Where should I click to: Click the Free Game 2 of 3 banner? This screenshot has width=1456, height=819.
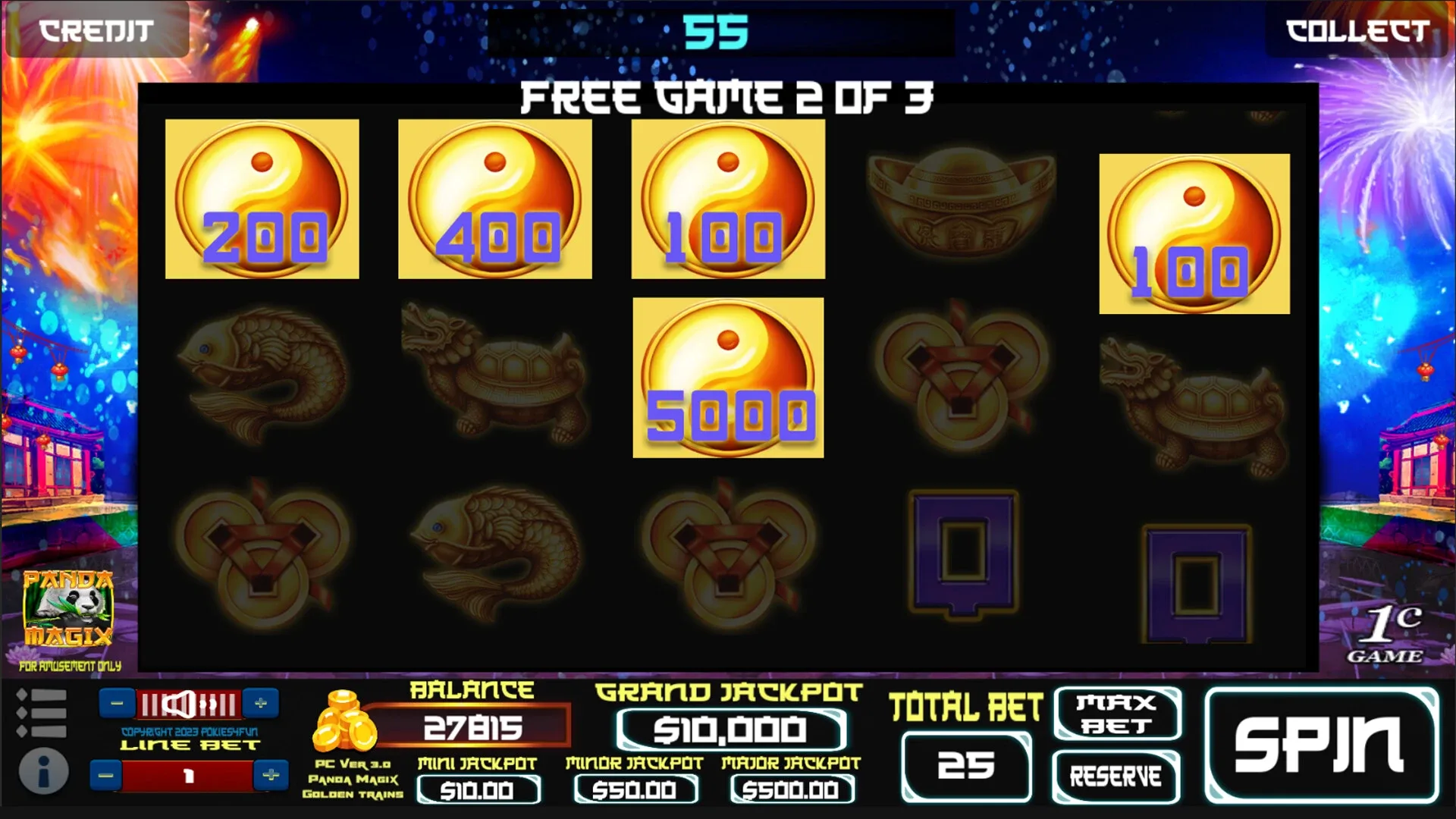(728, 96)
